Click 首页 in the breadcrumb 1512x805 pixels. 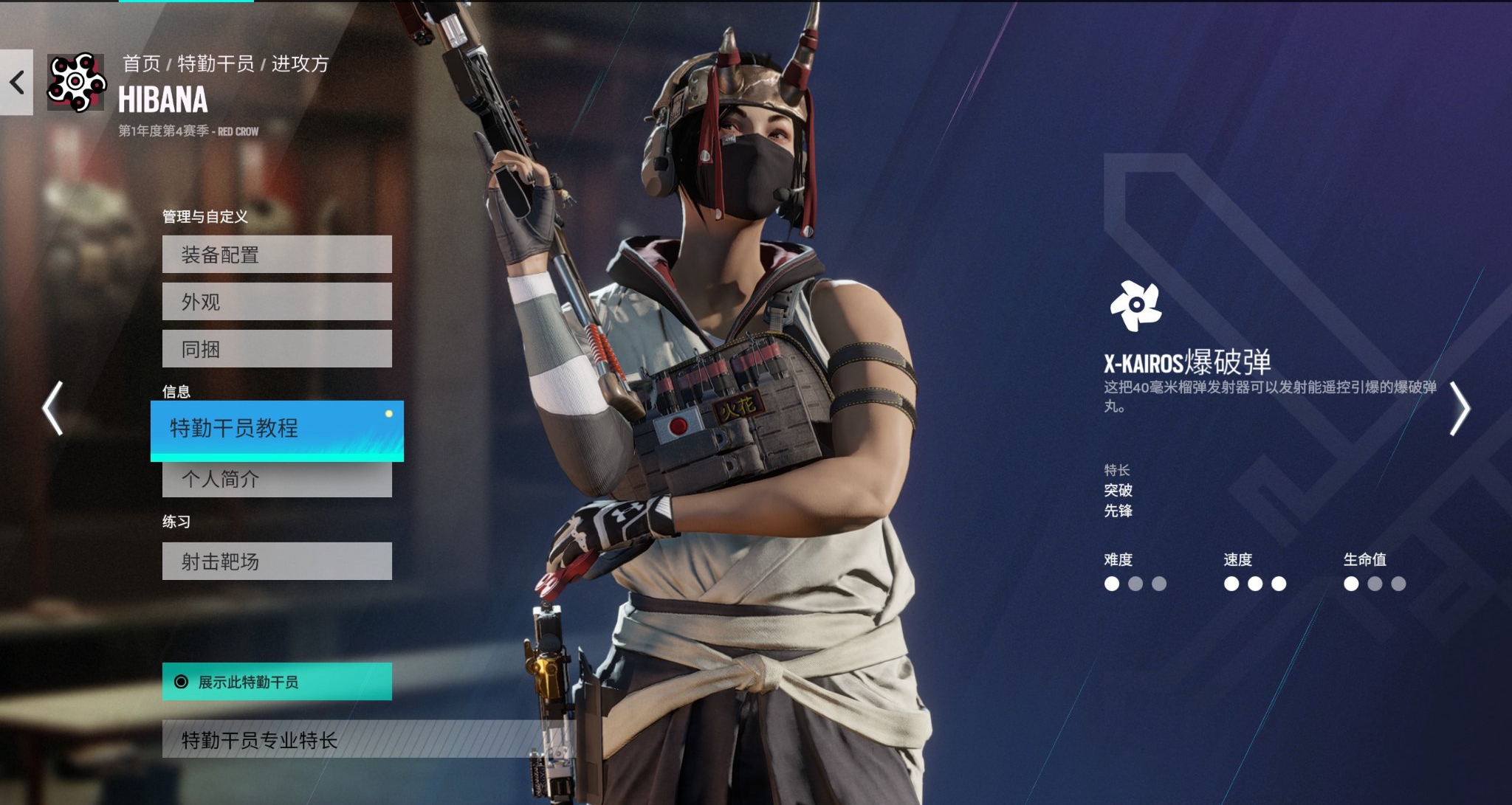pos(141,64)
